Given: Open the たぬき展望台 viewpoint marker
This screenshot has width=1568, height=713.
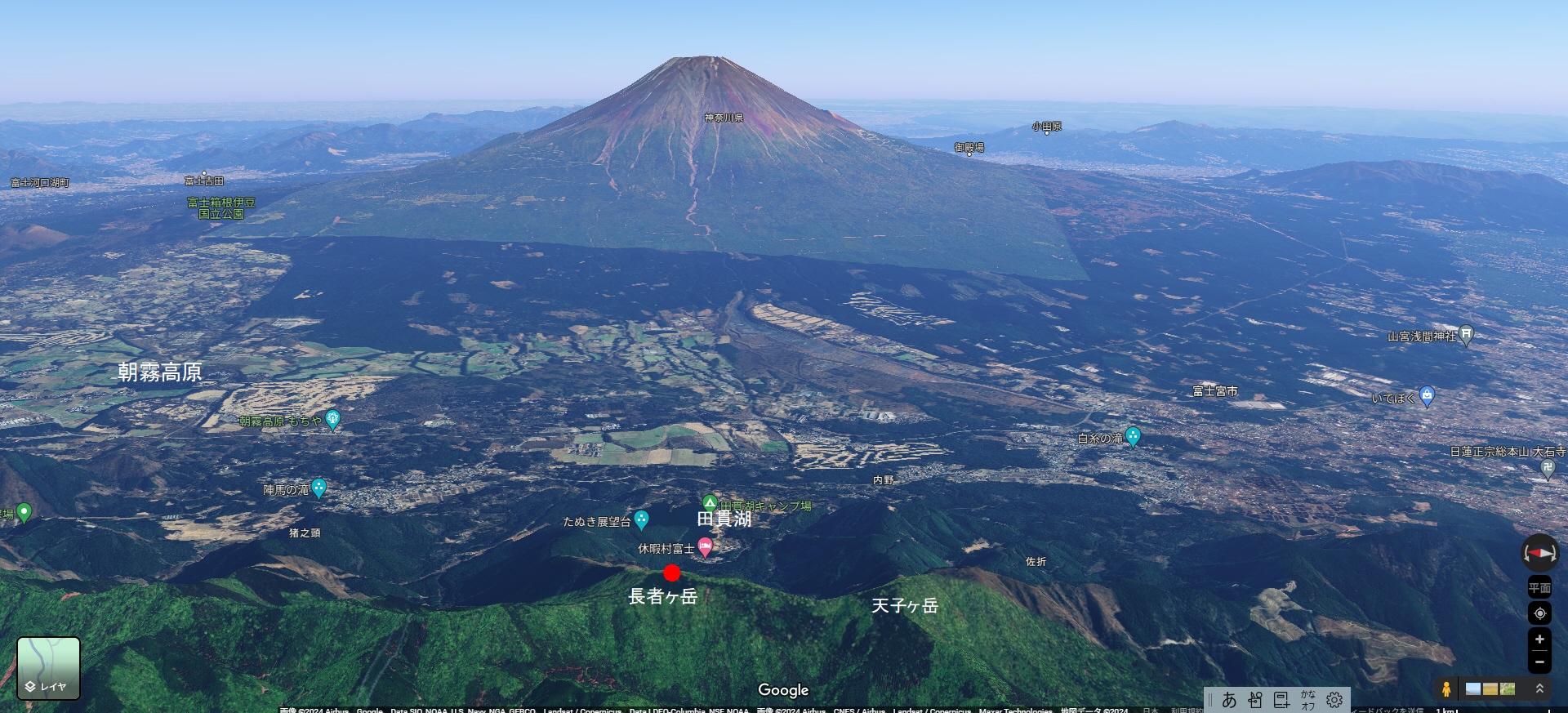Looking at the screenshot, I should pos(642,519).
